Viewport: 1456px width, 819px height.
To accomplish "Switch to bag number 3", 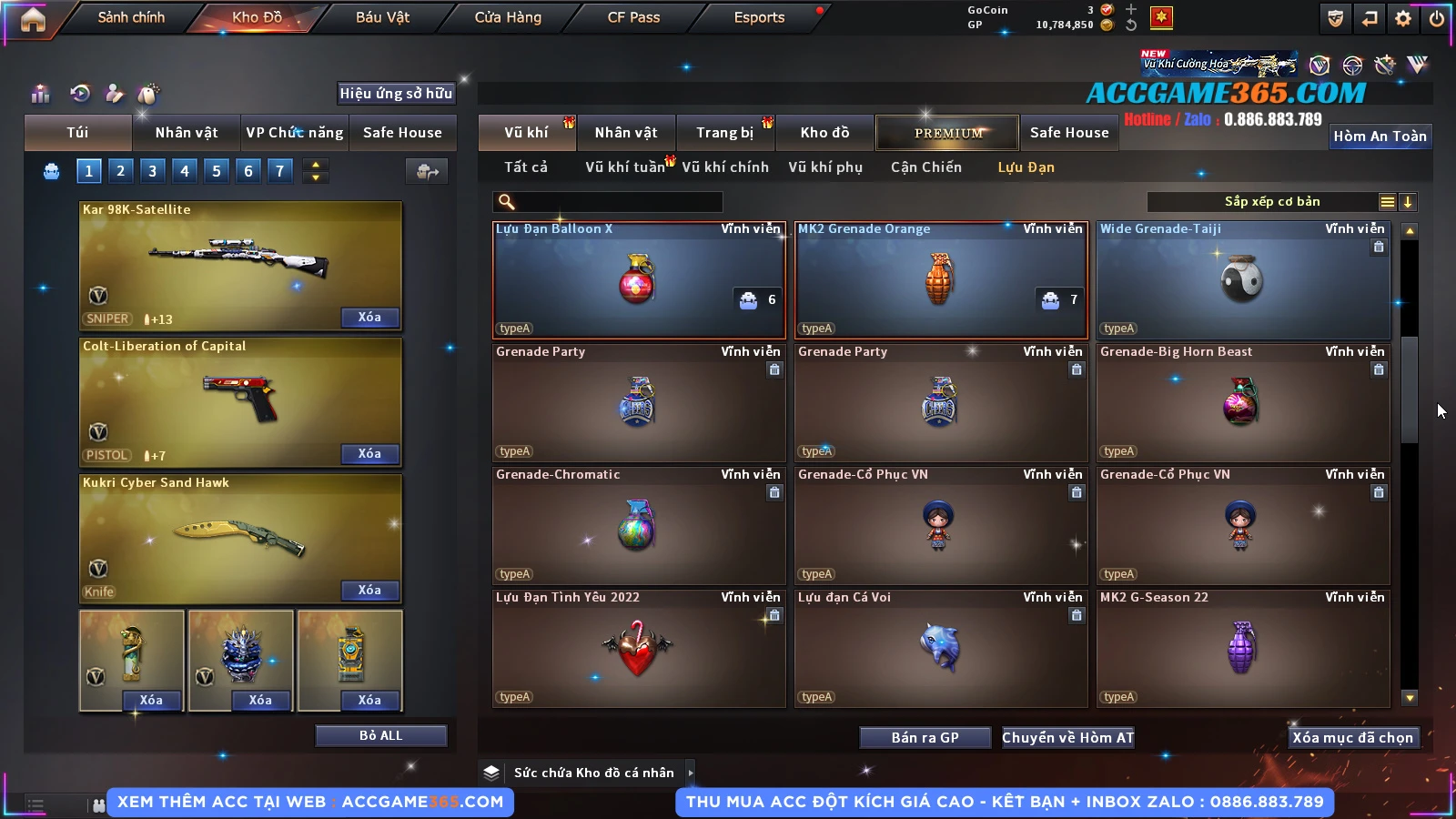I will pos(152,171).
